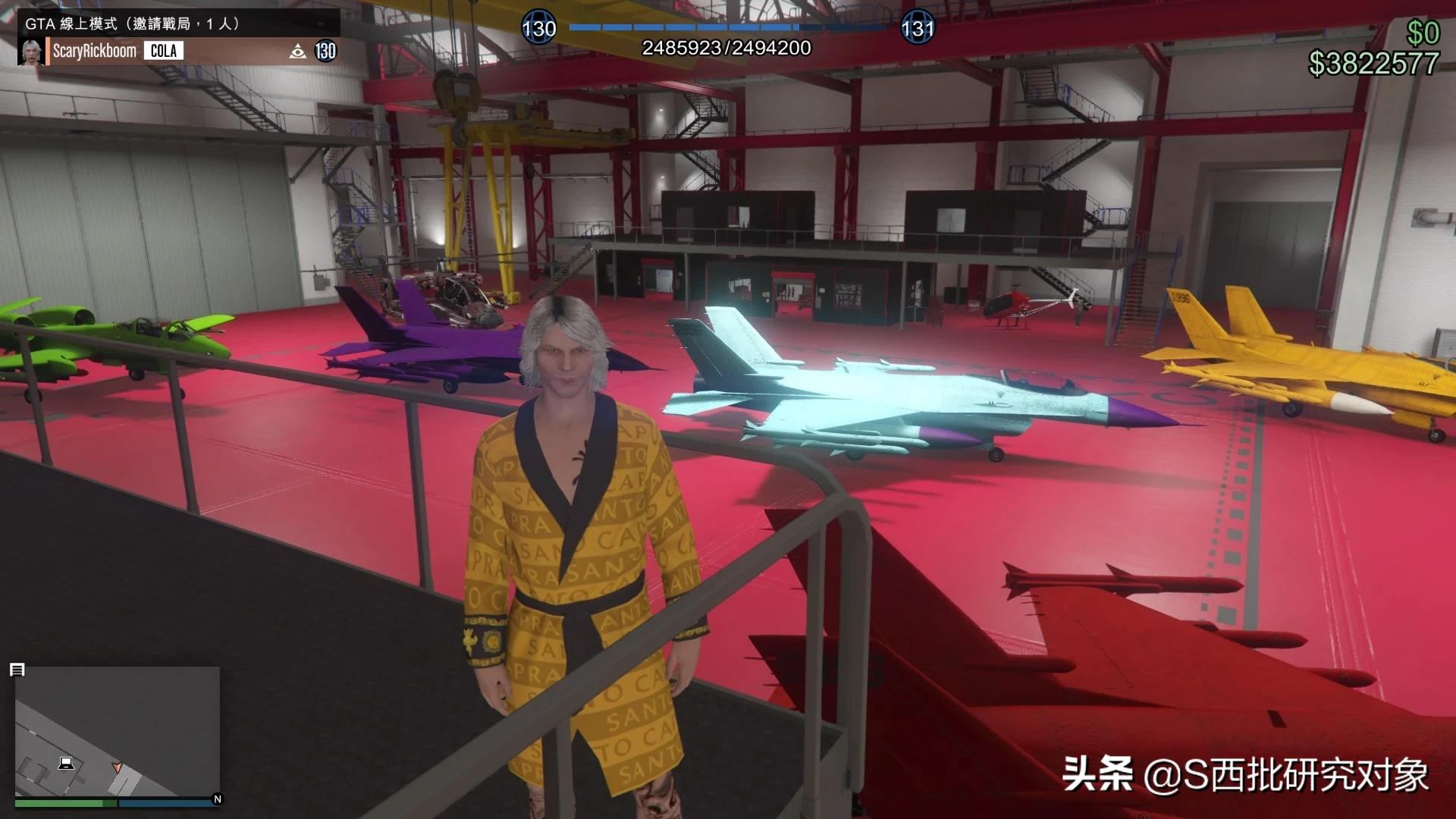The image size is (1456, 819).
Task: Click the all-seeing eye icon beside rank 130
Action: coord(296,51)
